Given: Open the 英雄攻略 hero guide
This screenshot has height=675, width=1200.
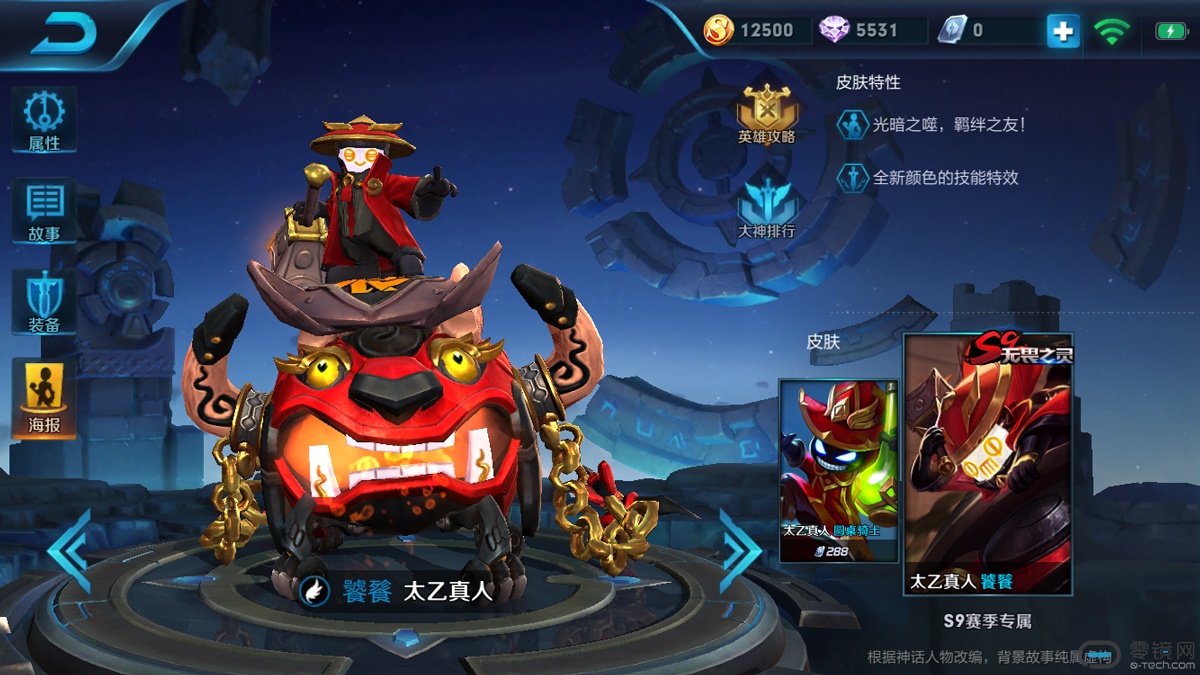Looking at the screenshot, I should pos(766,113).
